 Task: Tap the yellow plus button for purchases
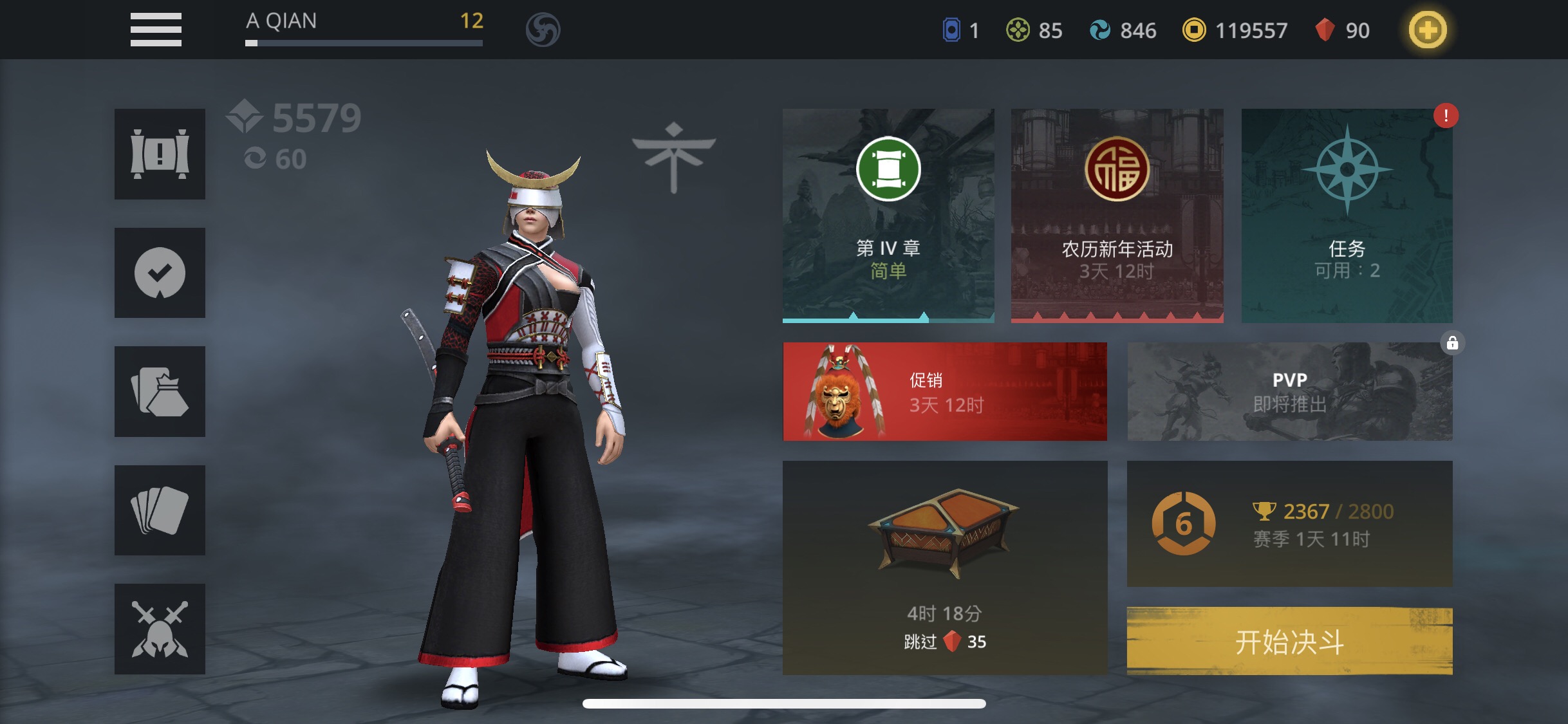coord(1428,29)
